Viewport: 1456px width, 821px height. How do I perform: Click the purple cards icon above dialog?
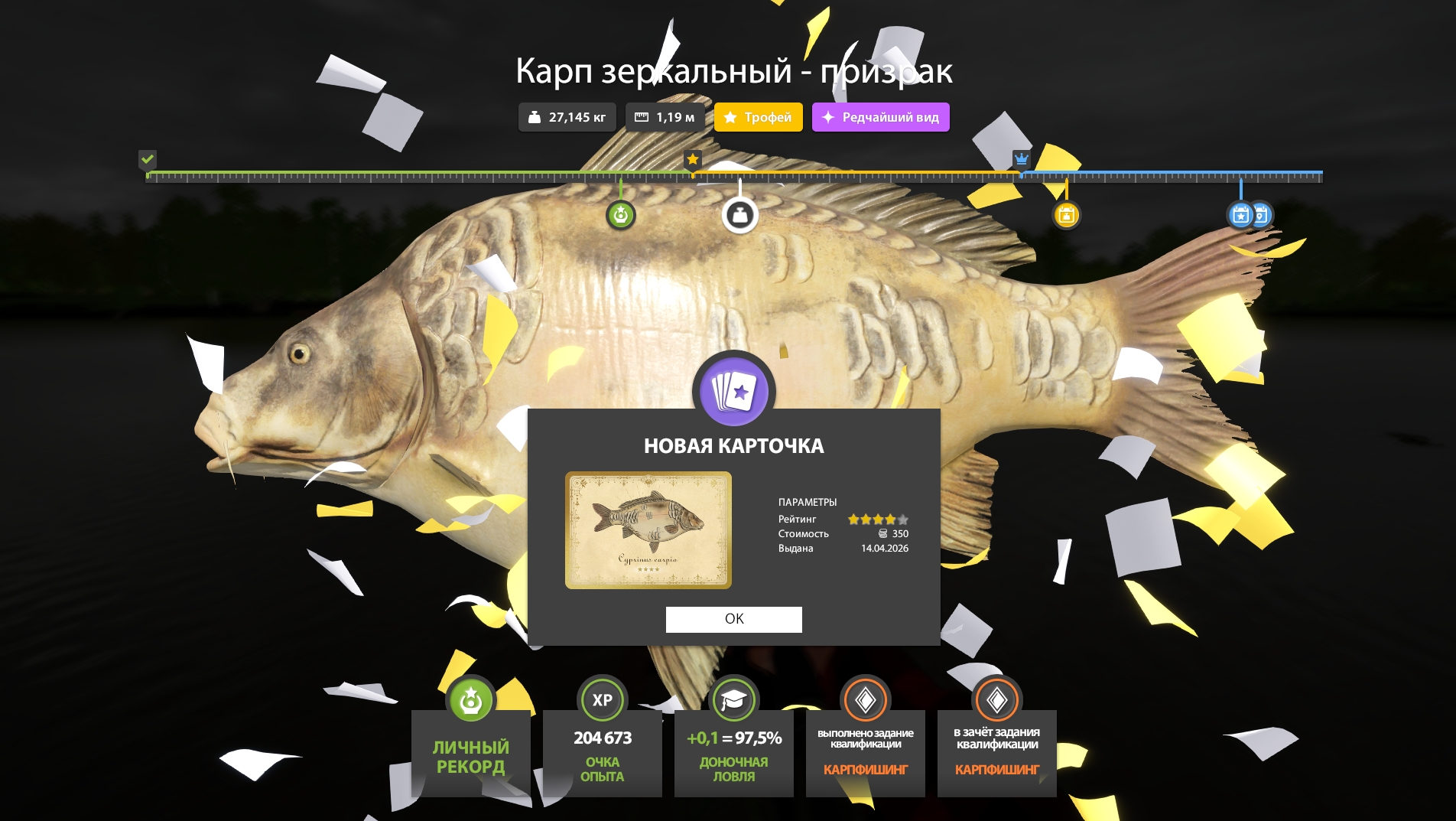coord(733,391)
